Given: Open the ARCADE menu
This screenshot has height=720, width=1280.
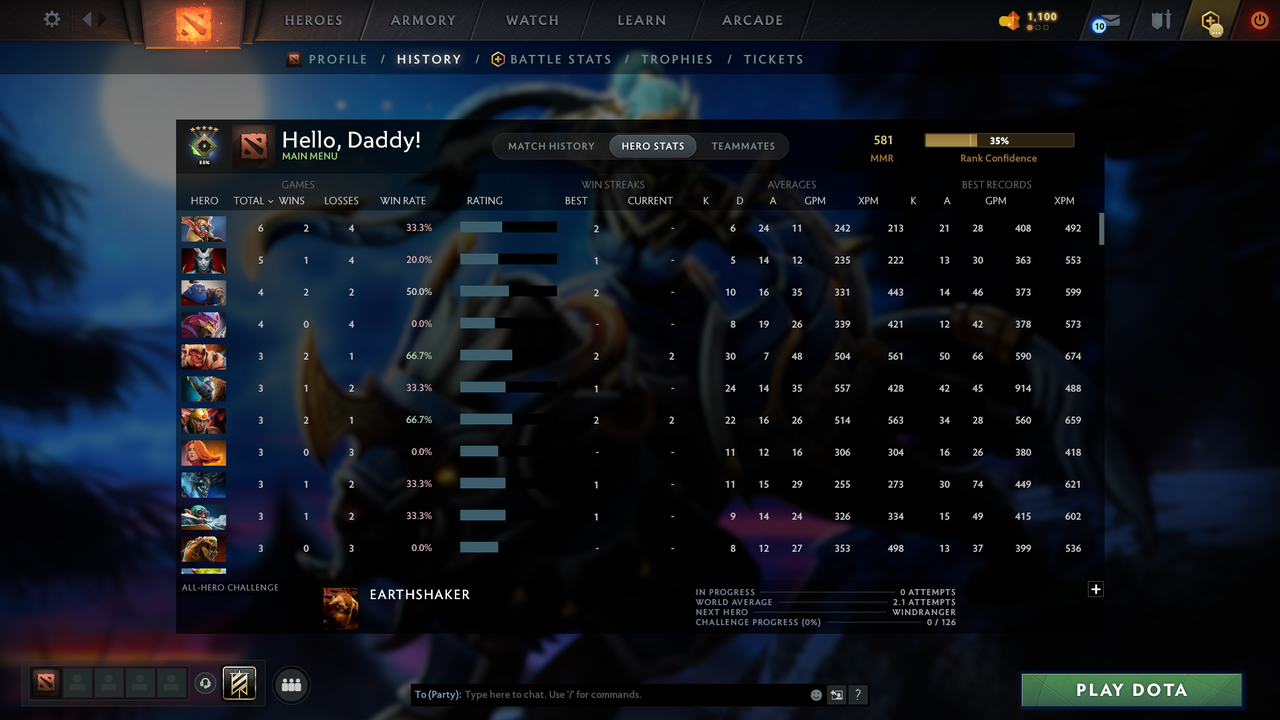Looking at the screenshot, I should point(752,20).
